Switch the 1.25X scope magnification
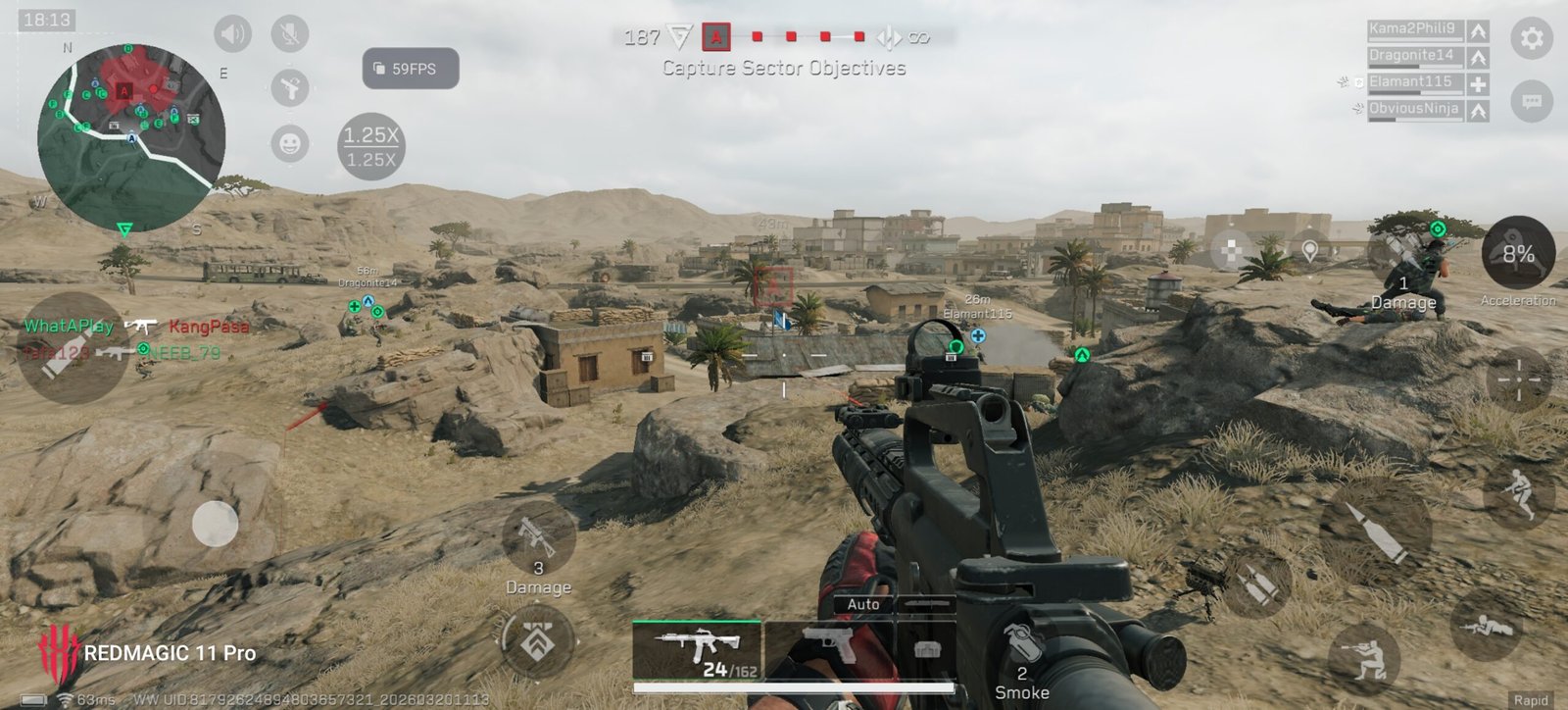The image size is (1568, 710). (x=371, y=147)
